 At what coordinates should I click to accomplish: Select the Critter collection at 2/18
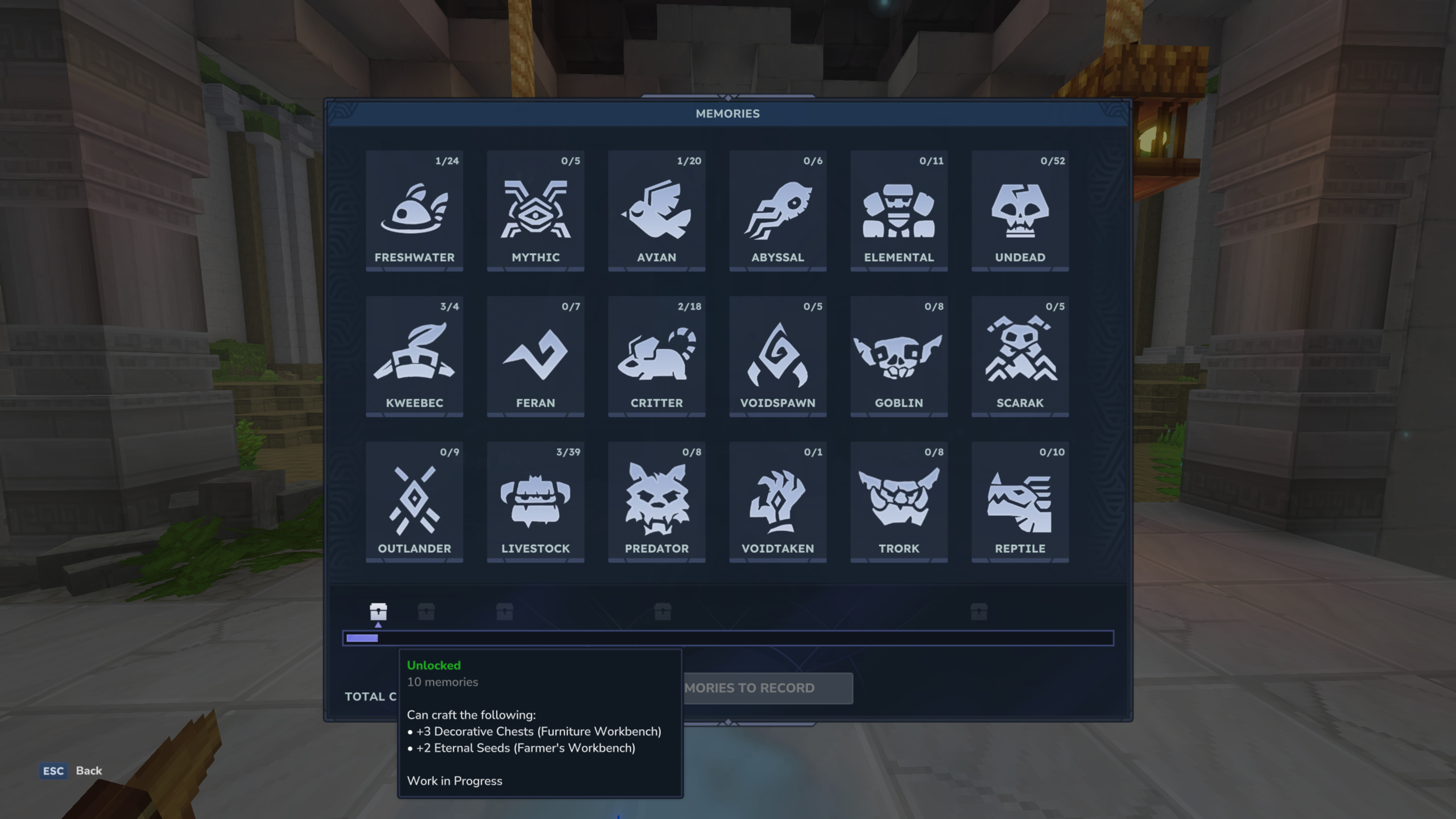[656, 357]
